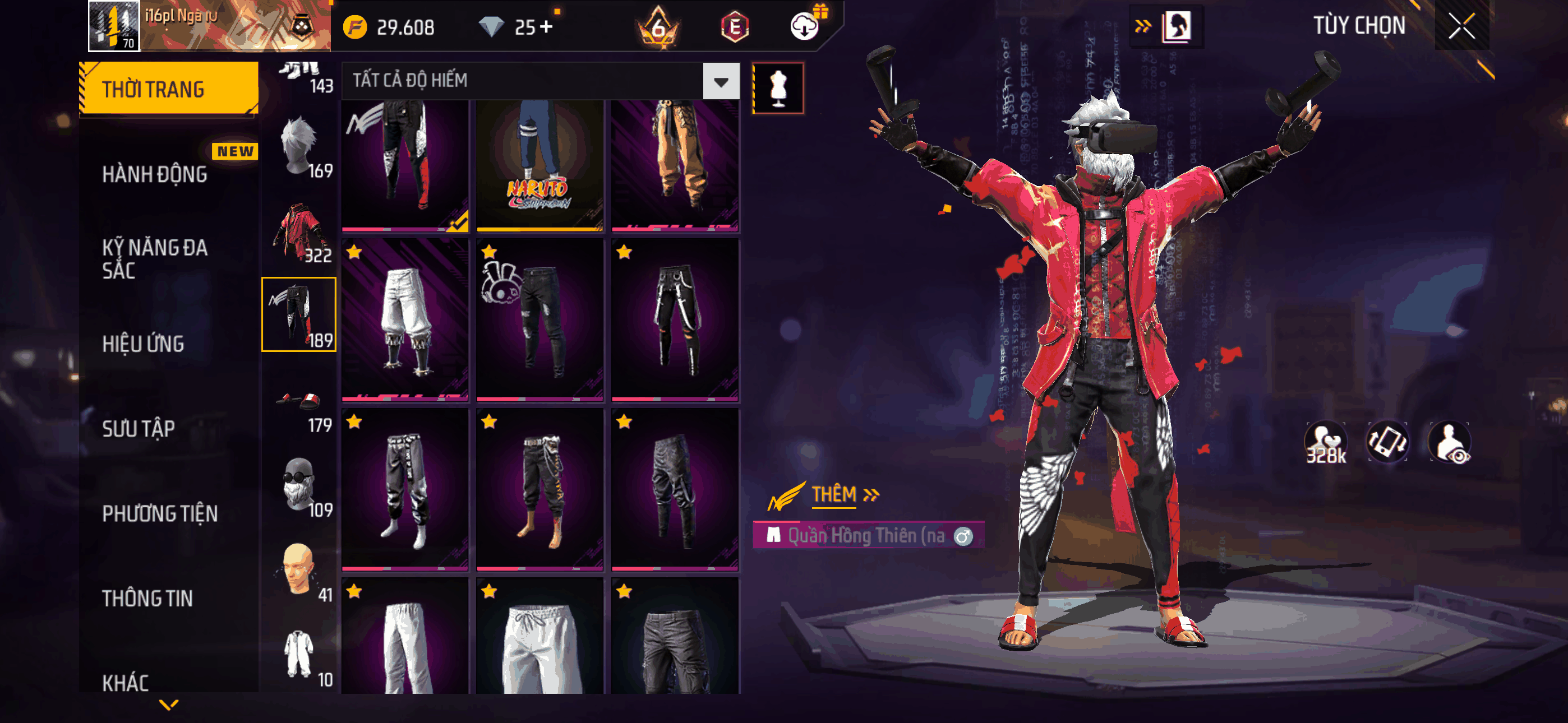This screenshot has width=1568, height=723.
Task: Open the cloud download gift icon
Action: tap(805, 26)
